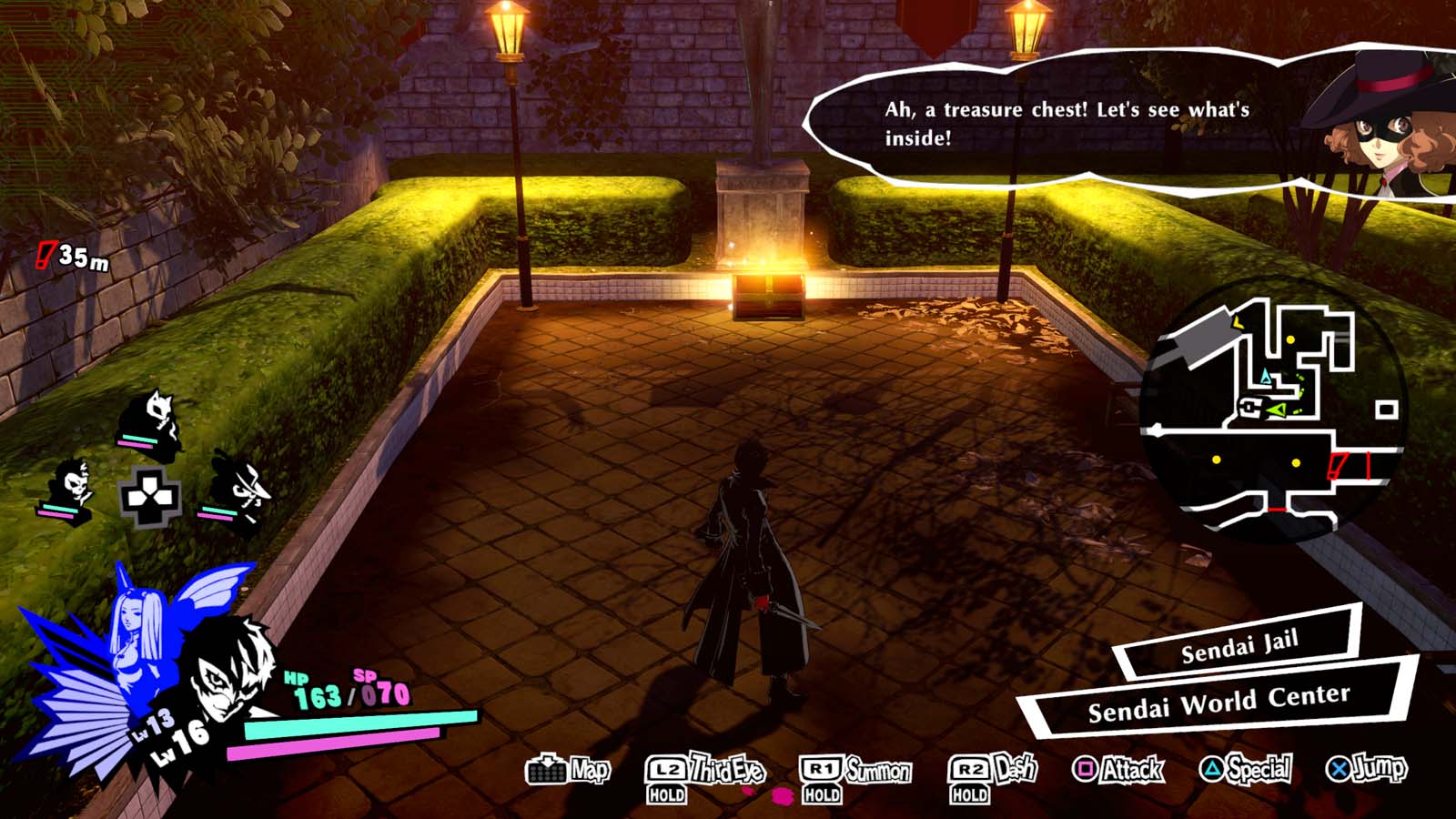Click the Sendai Jail banner
Image resolution: width=1456 pixels, height=819 pixels.
(1242, 650)
